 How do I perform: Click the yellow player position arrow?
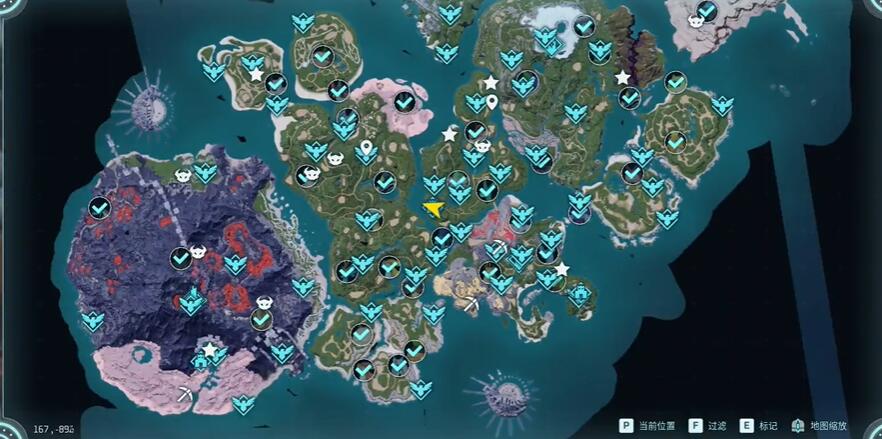[x=433, y=208]
